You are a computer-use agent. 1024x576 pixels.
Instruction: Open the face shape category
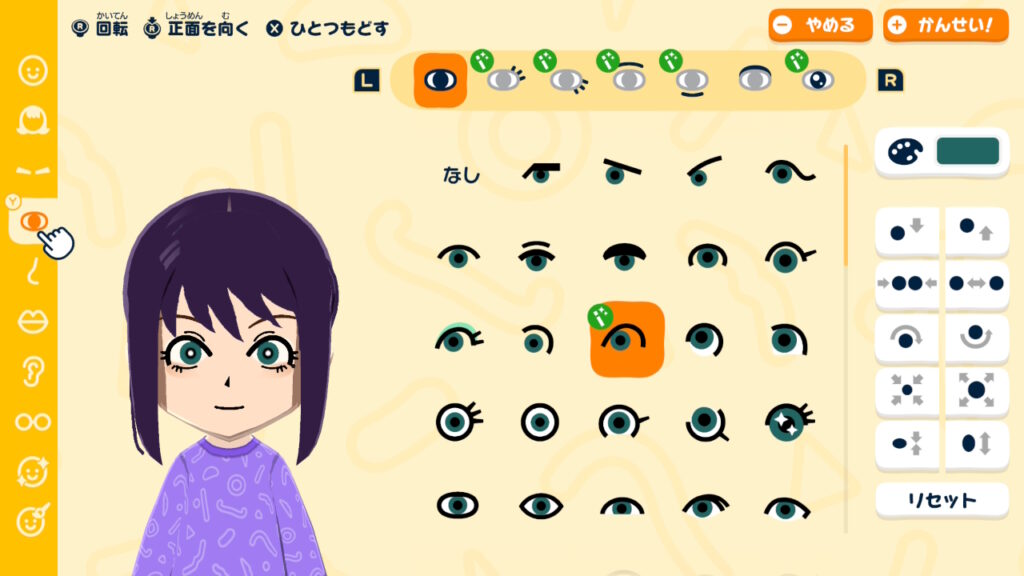point(33,71)
